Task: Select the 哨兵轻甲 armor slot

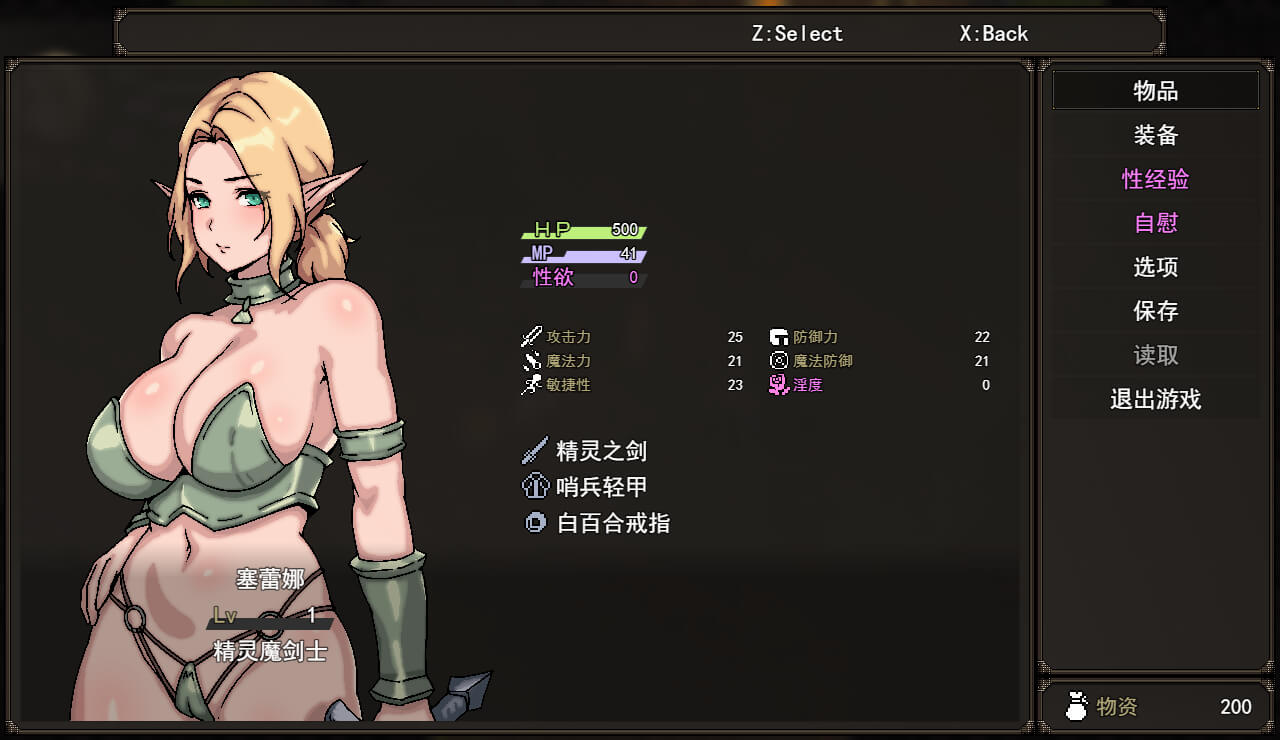Action: tap(600, 487)
